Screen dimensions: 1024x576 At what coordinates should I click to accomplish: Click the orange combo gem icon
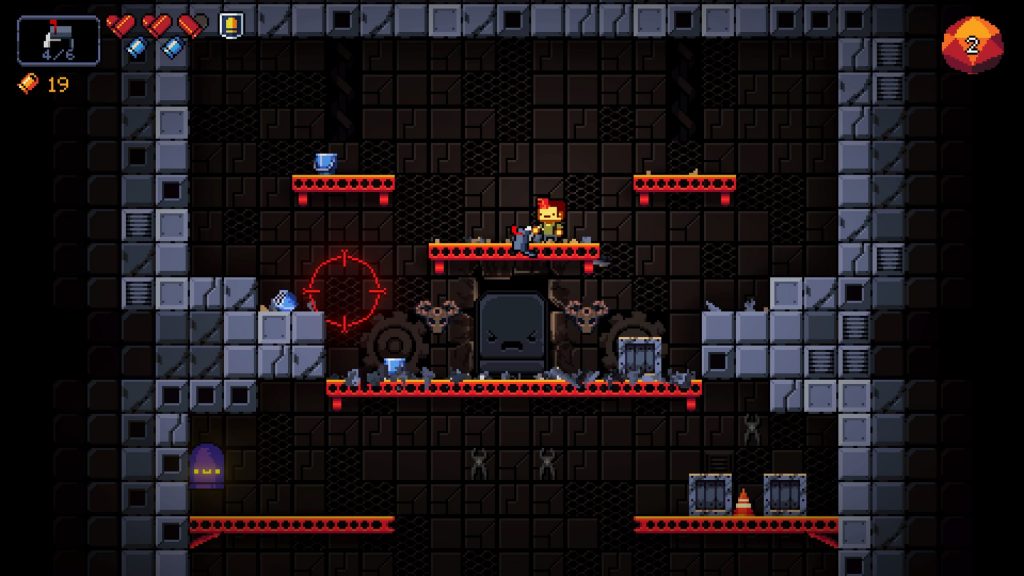point(971,45)
